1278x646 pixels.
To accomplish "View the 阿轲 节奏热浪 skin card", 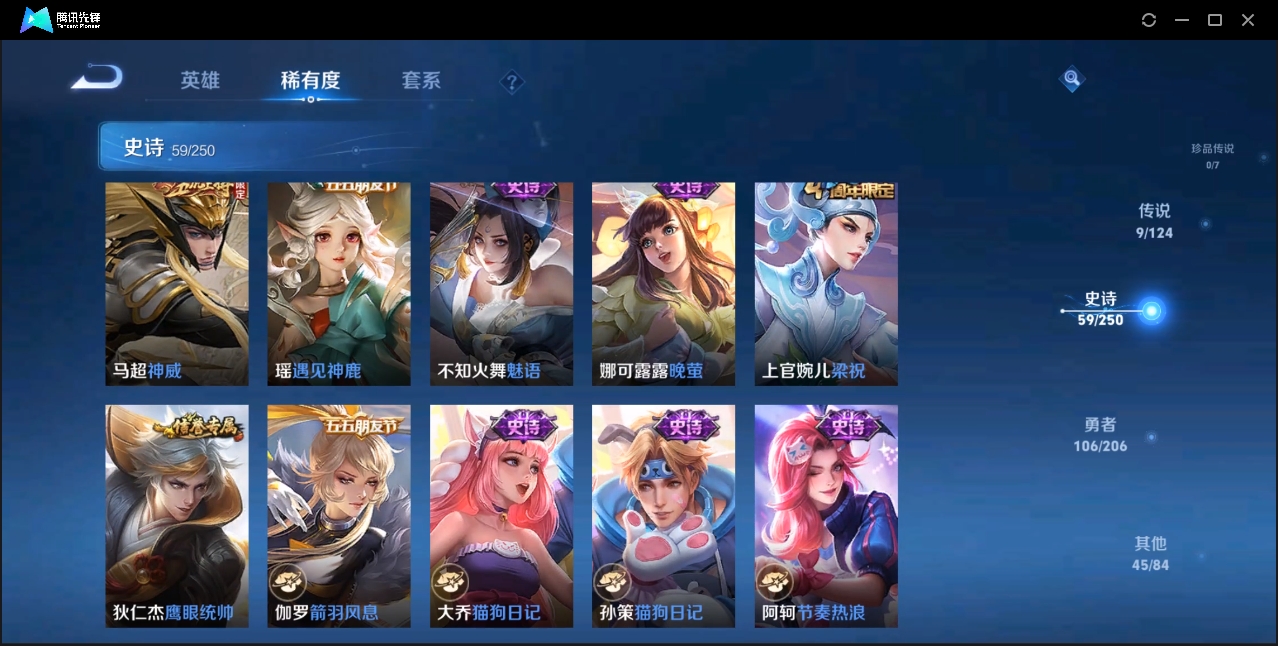I will [x=826, y=516].
